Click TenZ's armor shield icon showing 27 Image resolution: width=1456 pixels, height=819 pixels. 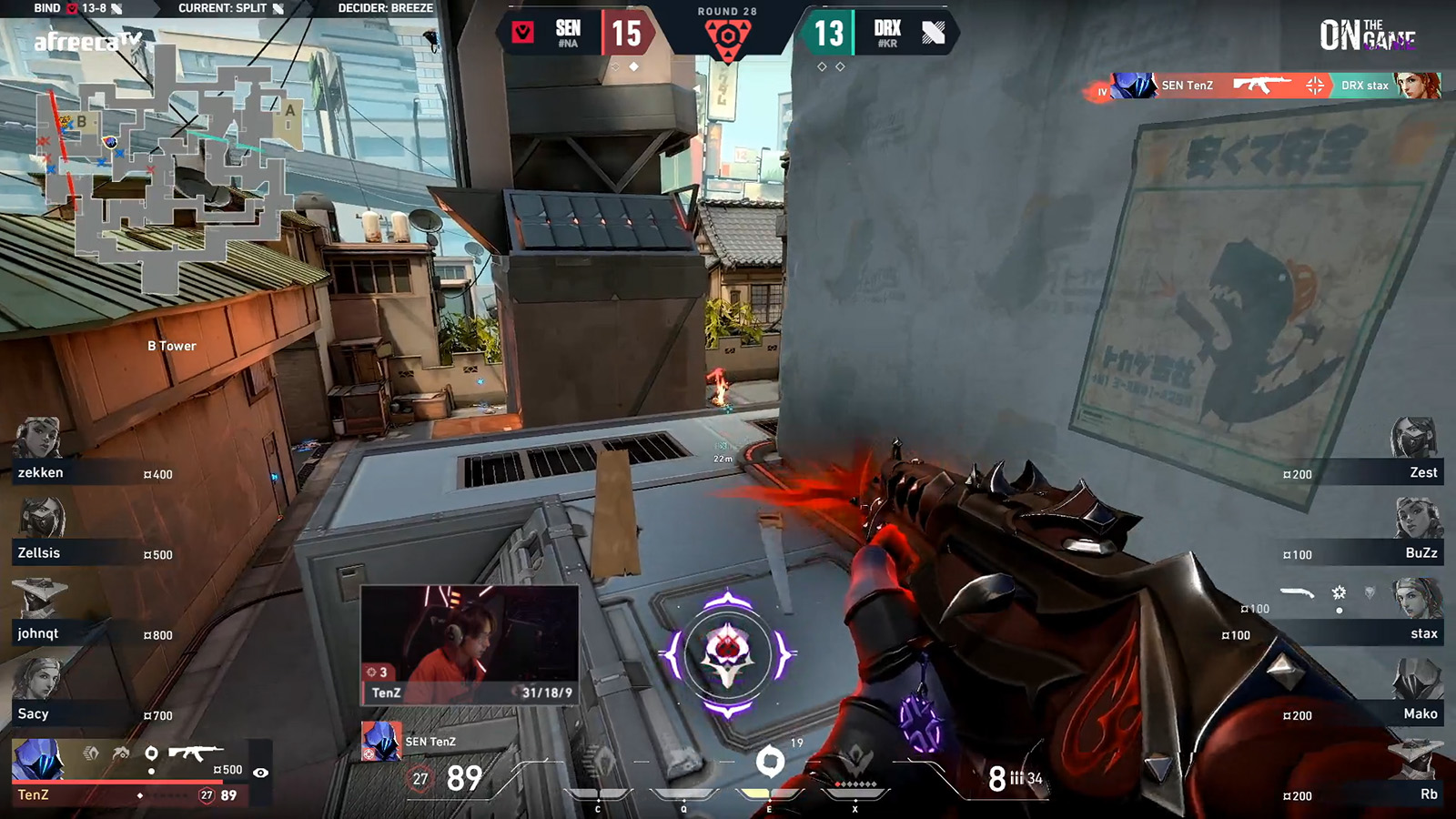tap(207, 795)
